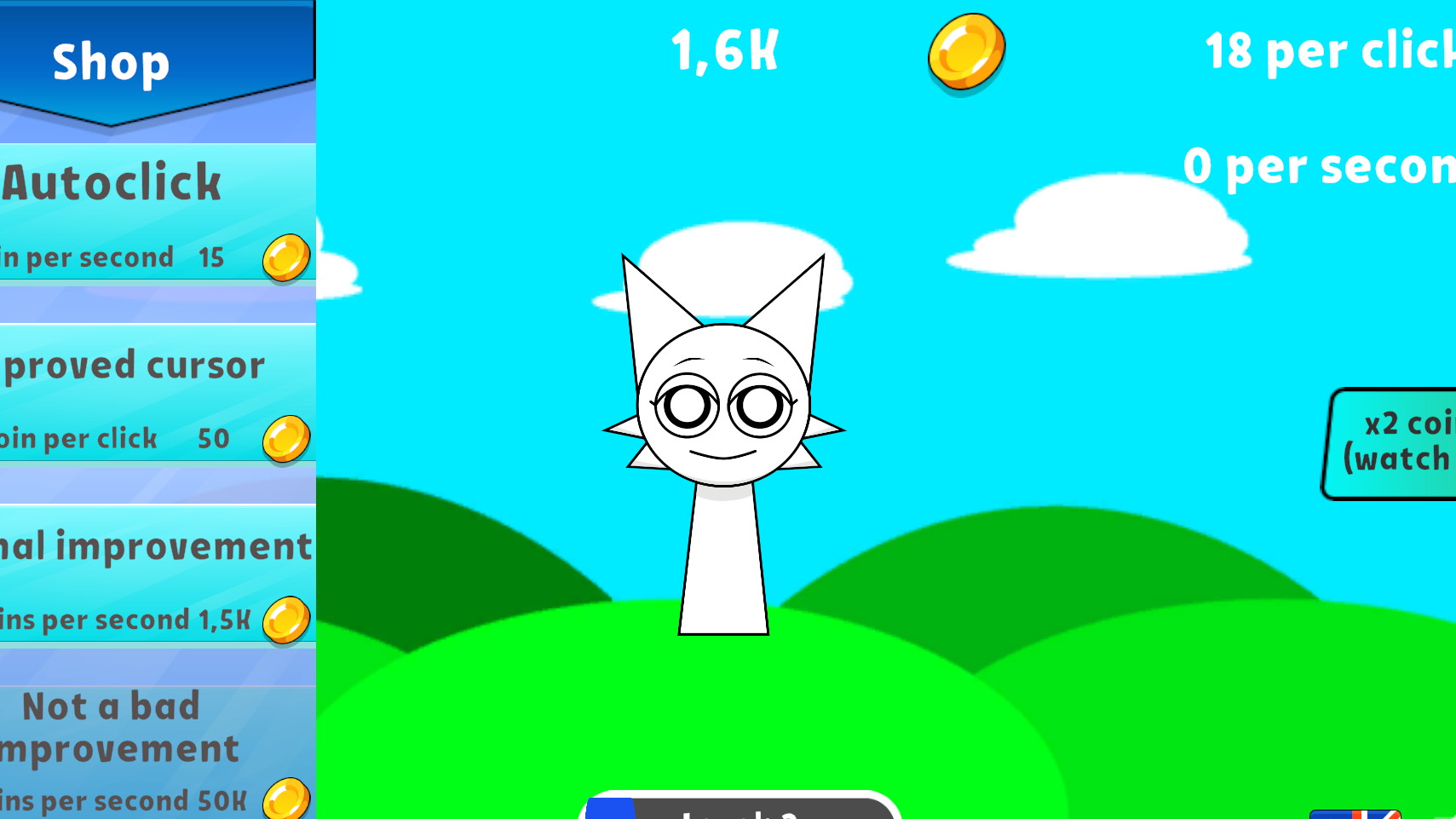The image size is (1456, 819).
Task: Open the Shop banner at the top left
Action: tap(111, 60)
